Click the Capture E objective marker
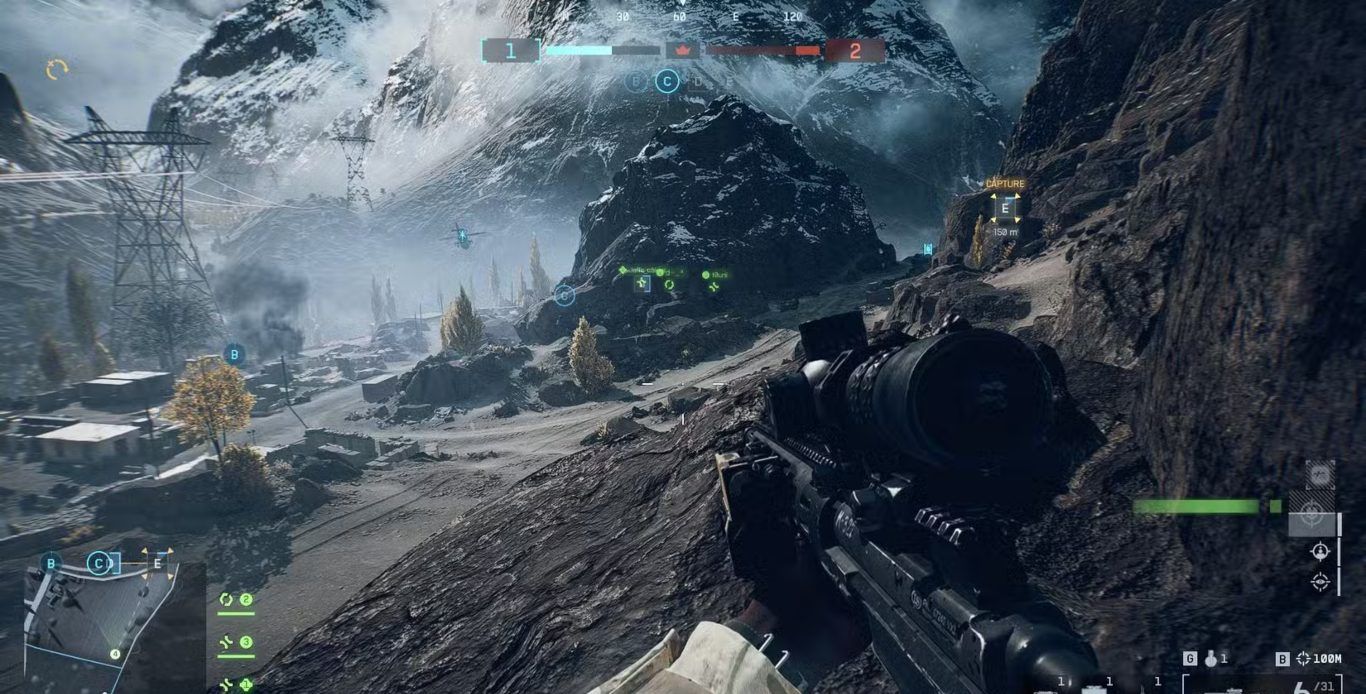Image resolution: width=1366 pixels, height=694 pixels. point(1005,207)
